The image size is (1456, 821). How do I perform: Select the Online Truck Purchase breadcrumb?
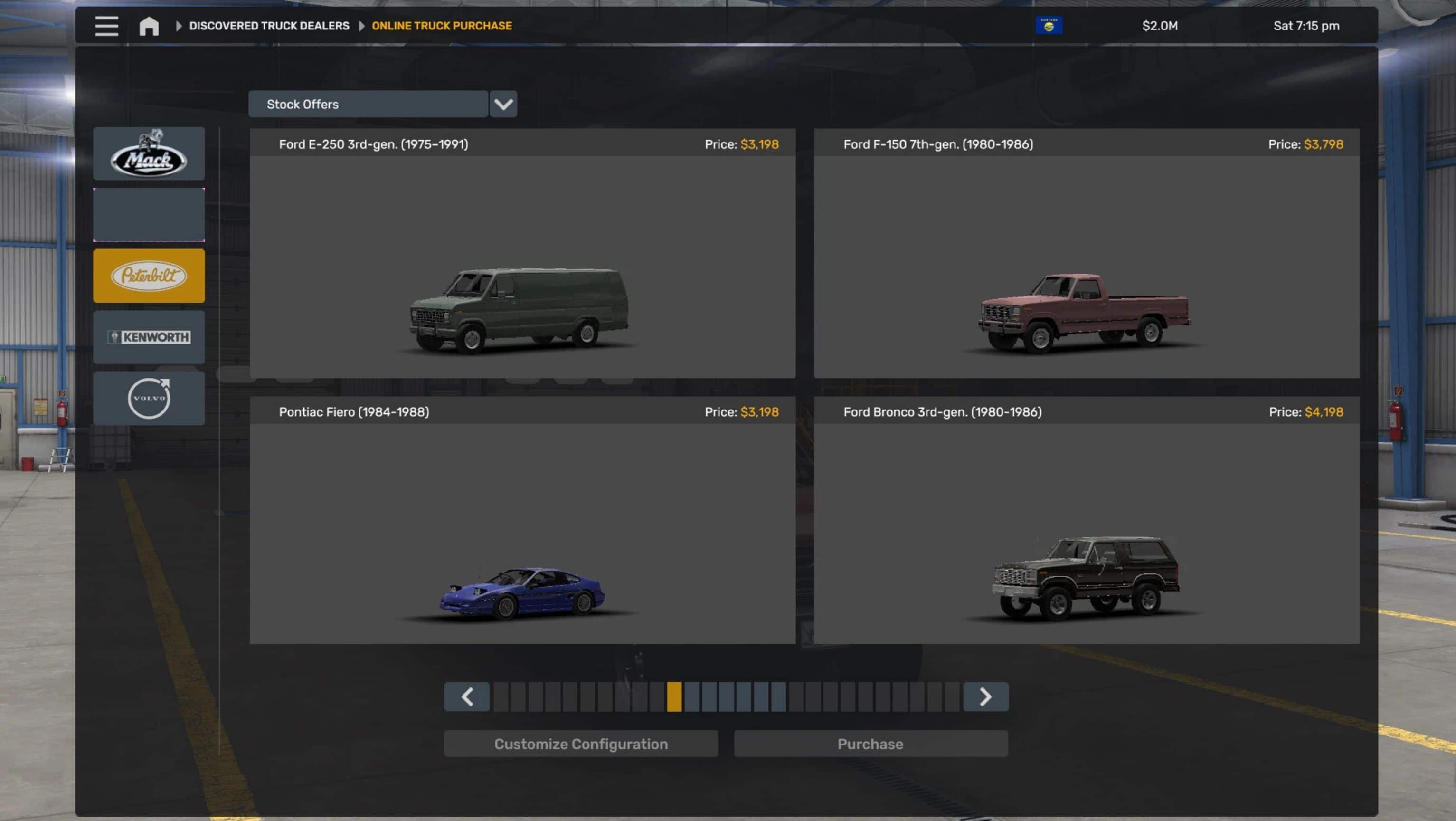click(x=442, y=26)
